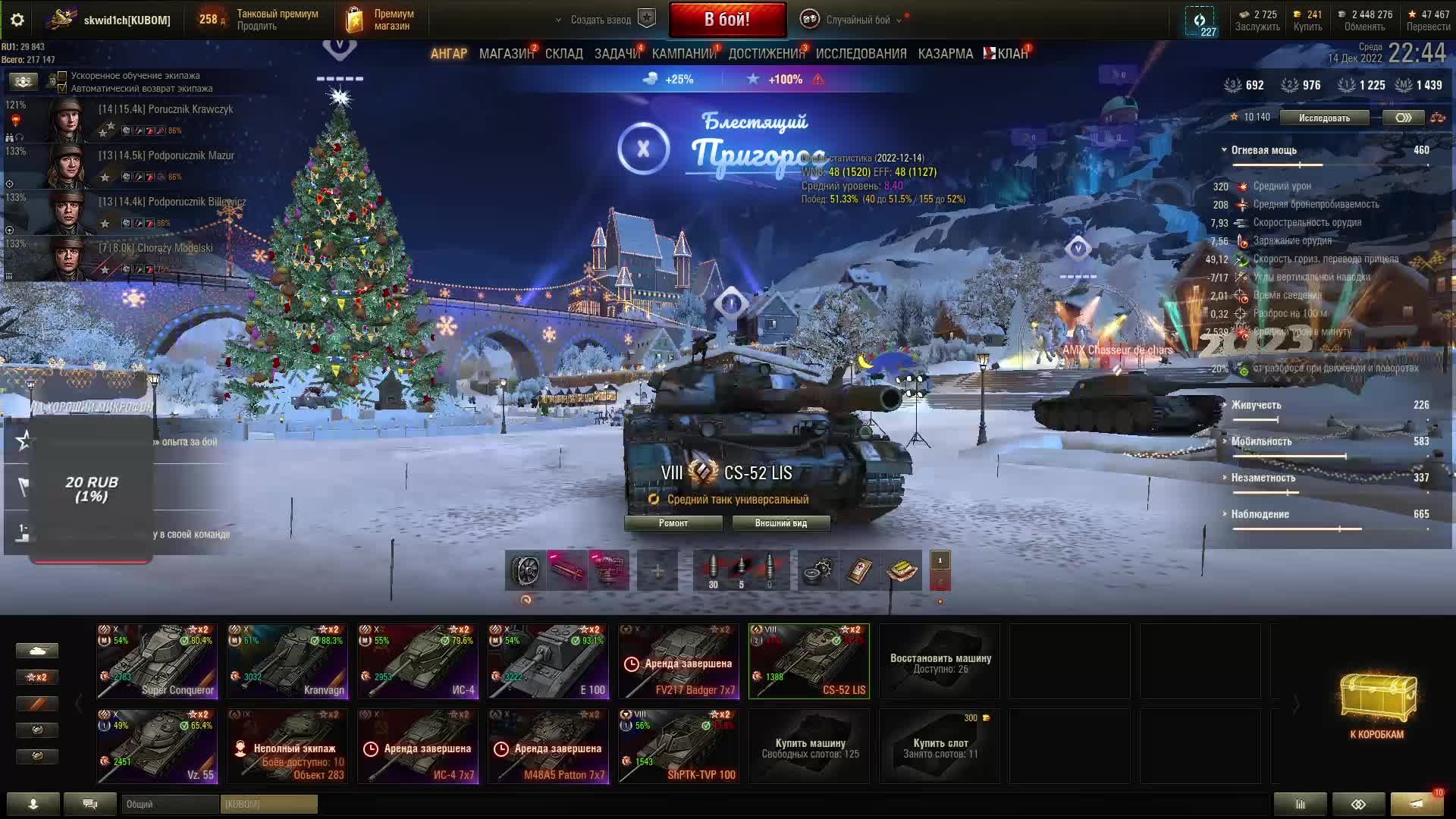
Task: Click the Ремонт button
Action: [x=673, y=523]
